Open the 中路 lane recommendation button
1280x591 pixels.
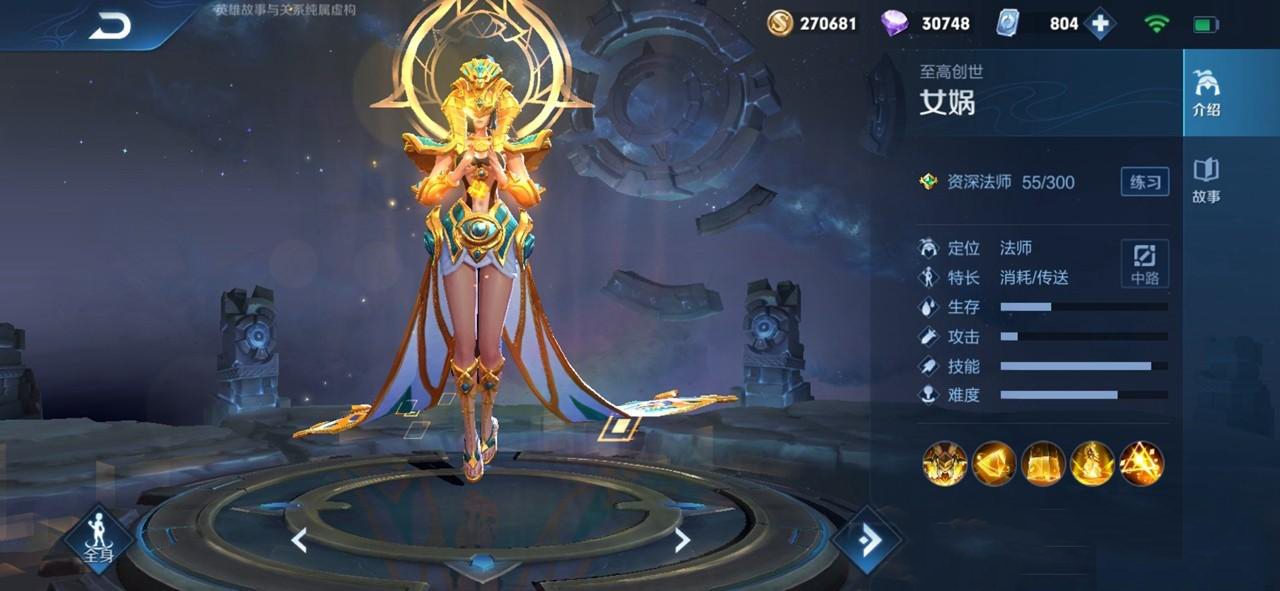[x=1144, y=264]
